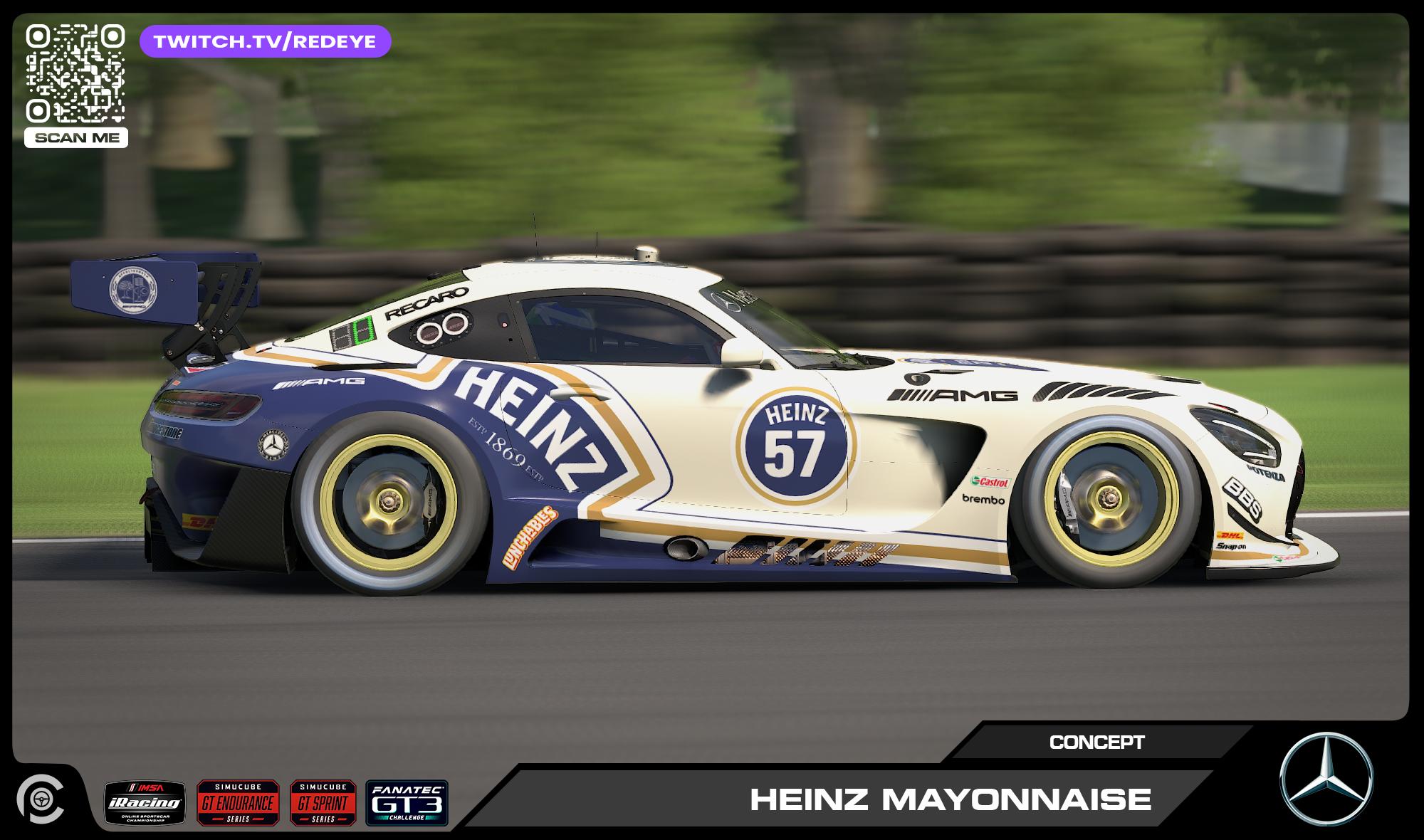Image resolution: width=1424 pixels, height=840 pixels.
Task: Click the Scan Me label
Action: (x=76, y=138)
